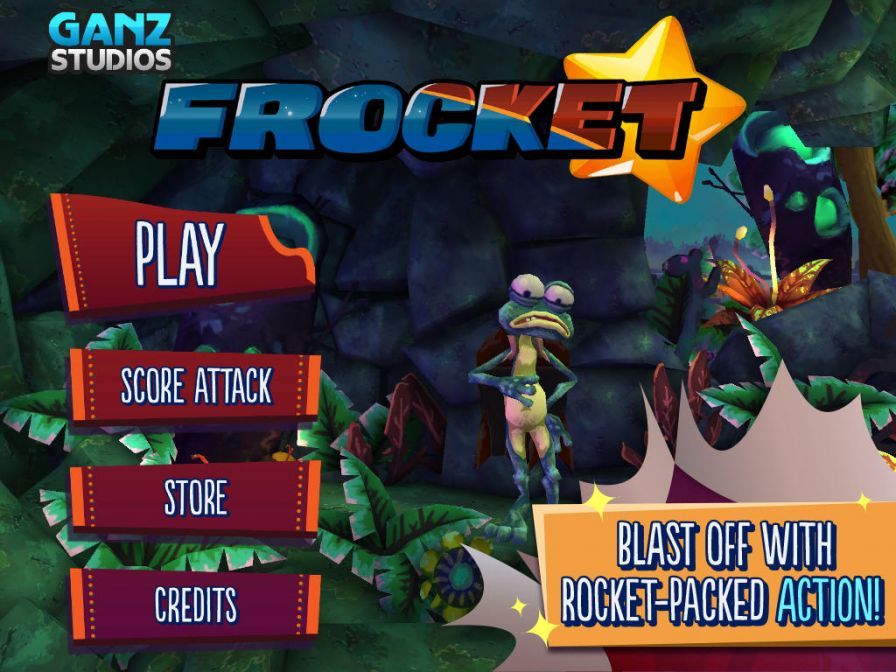Enter the Store menu

(195, 497)
